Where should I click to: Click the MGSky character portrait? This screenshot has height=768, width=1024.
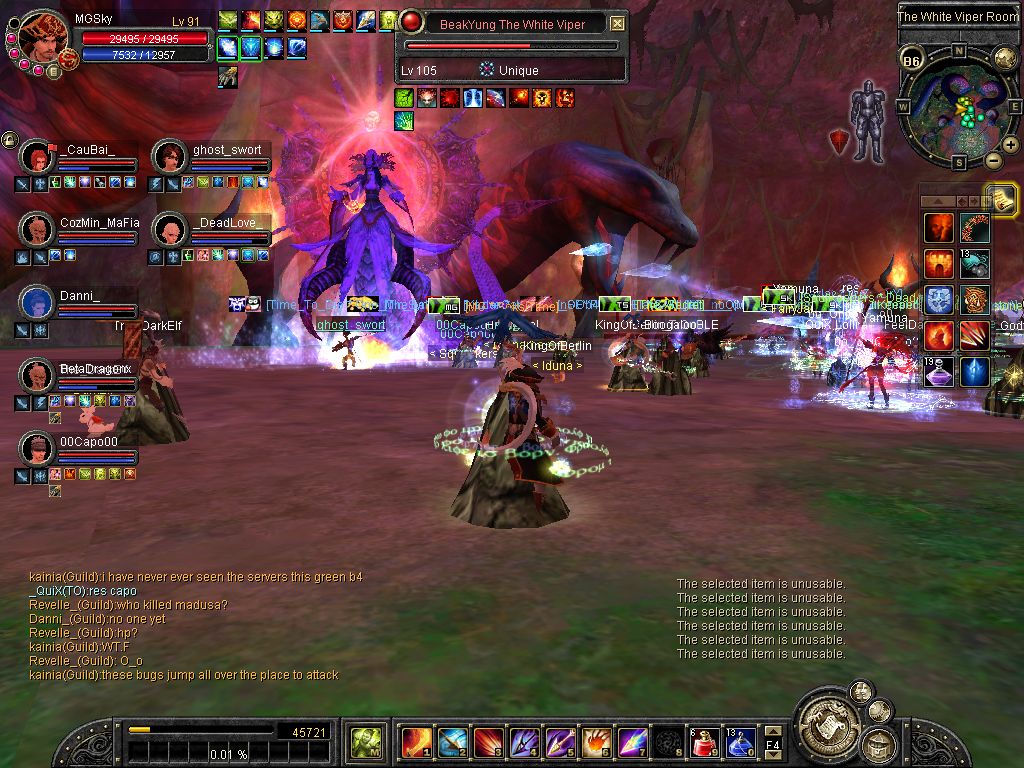42,38
